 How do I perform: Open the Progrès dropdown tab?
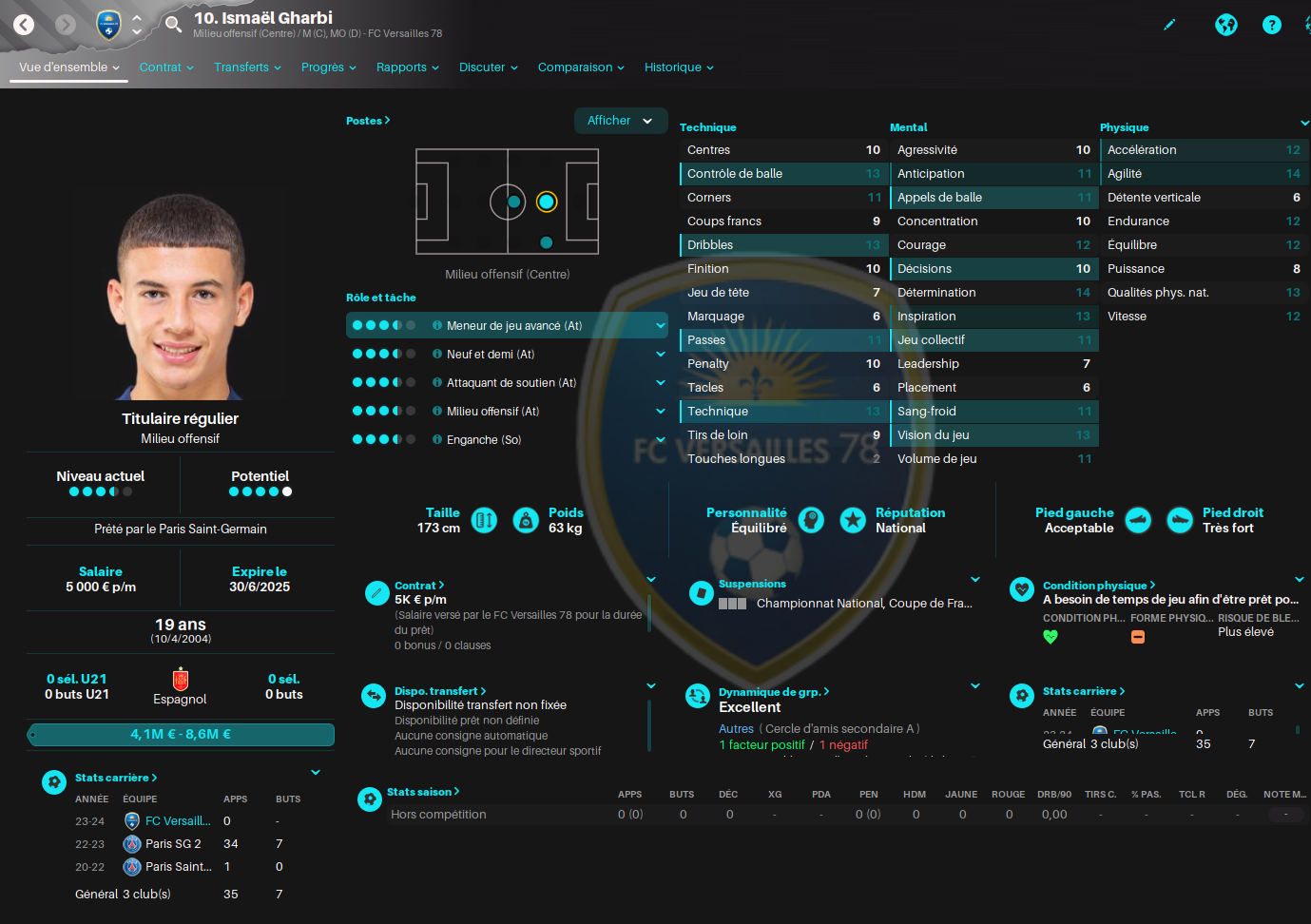(x=328, y=67)
